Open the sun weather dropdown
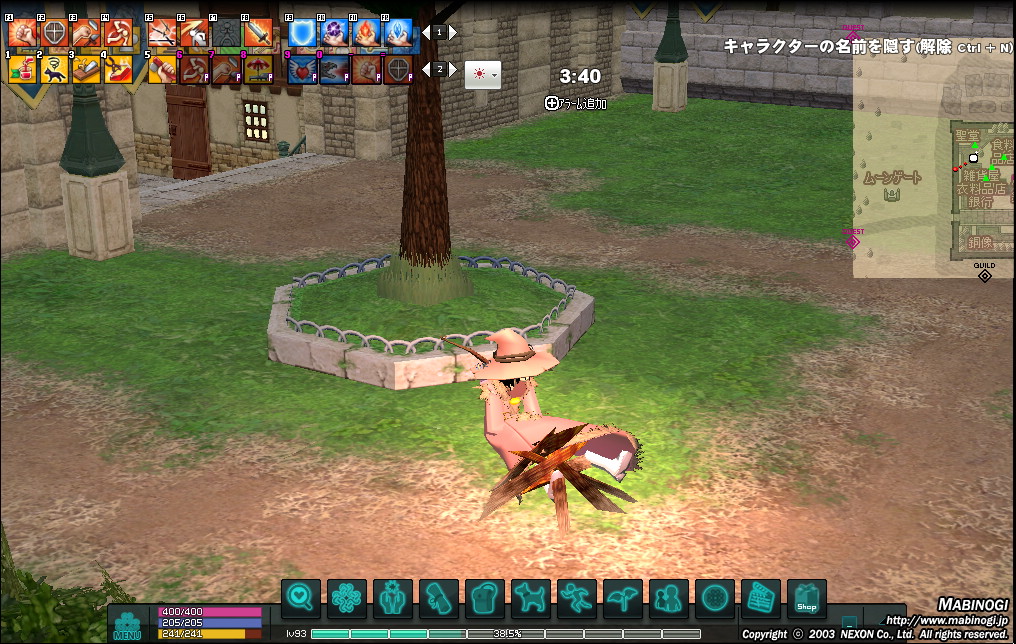The height and width of the screenshot is (644, 1016). (x=483, y=74)
